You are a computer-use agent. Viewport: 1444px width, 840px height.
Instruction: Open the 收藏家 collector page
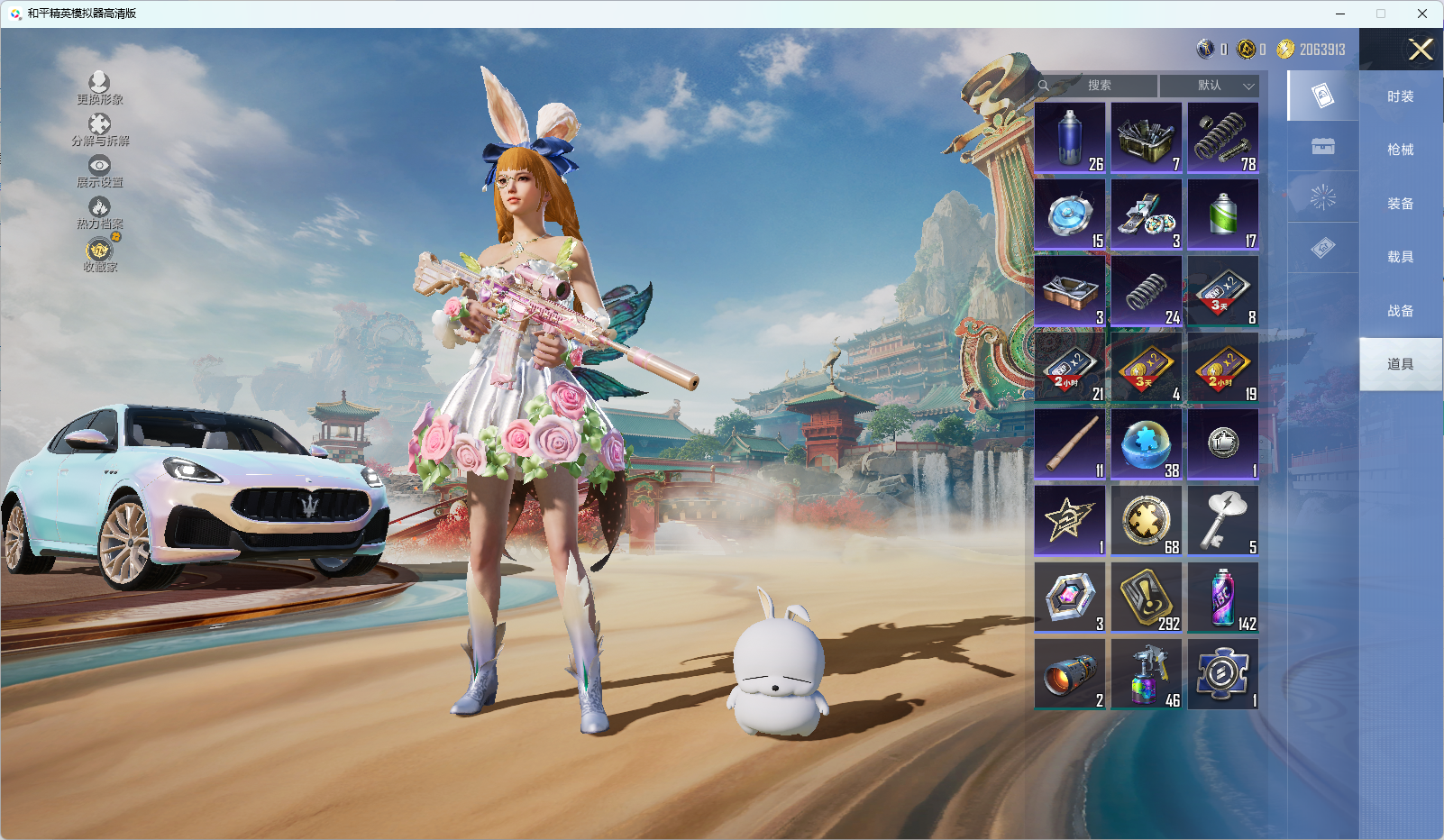click(x=99, y=255)
